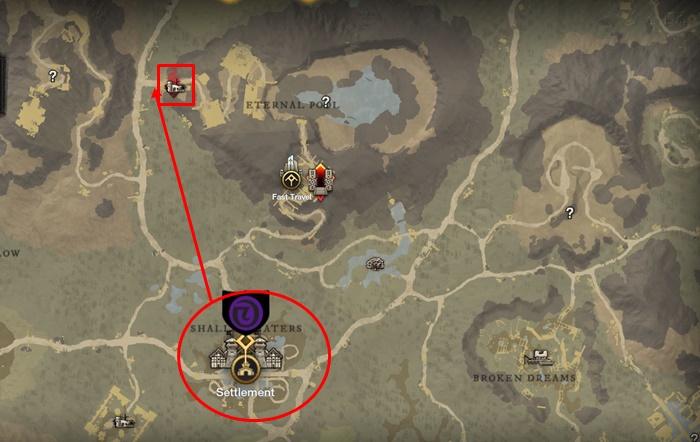Screen dimensions: 700x442
Task: Select the red-boxed landmark icon
Action: (177, 88)
